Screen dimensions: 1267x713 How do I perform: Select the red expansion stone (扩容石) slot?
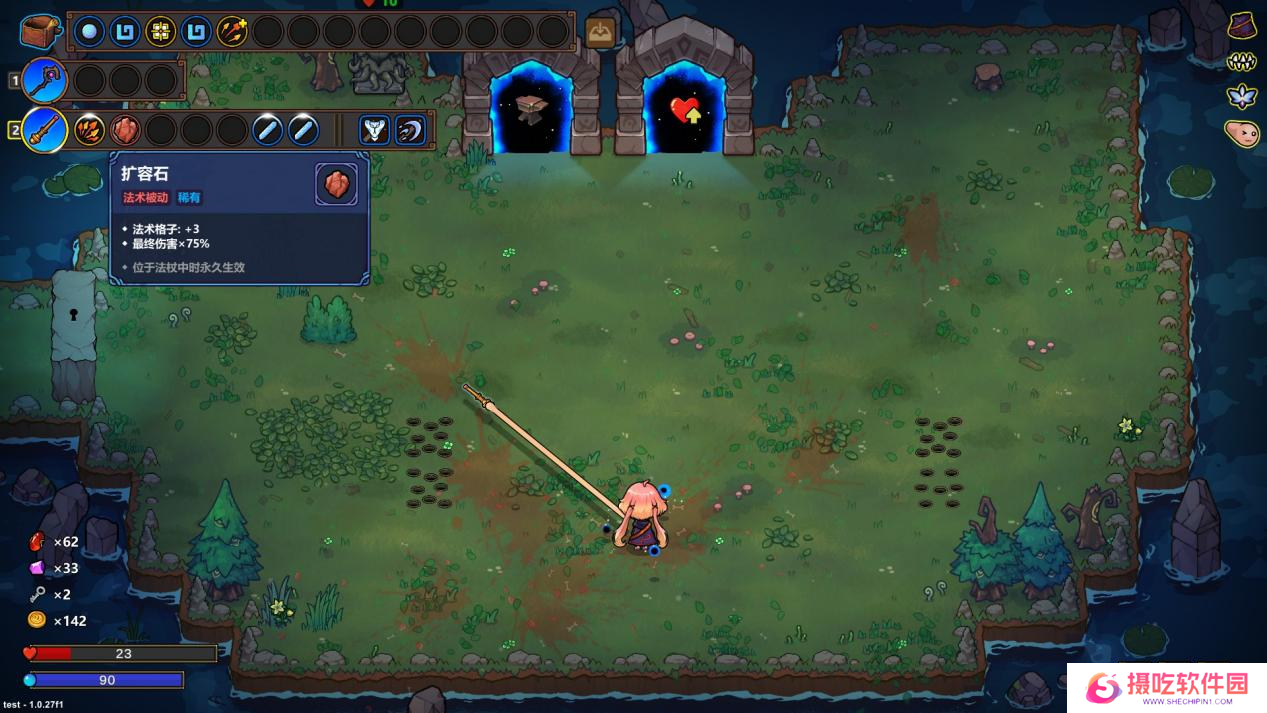125,130
